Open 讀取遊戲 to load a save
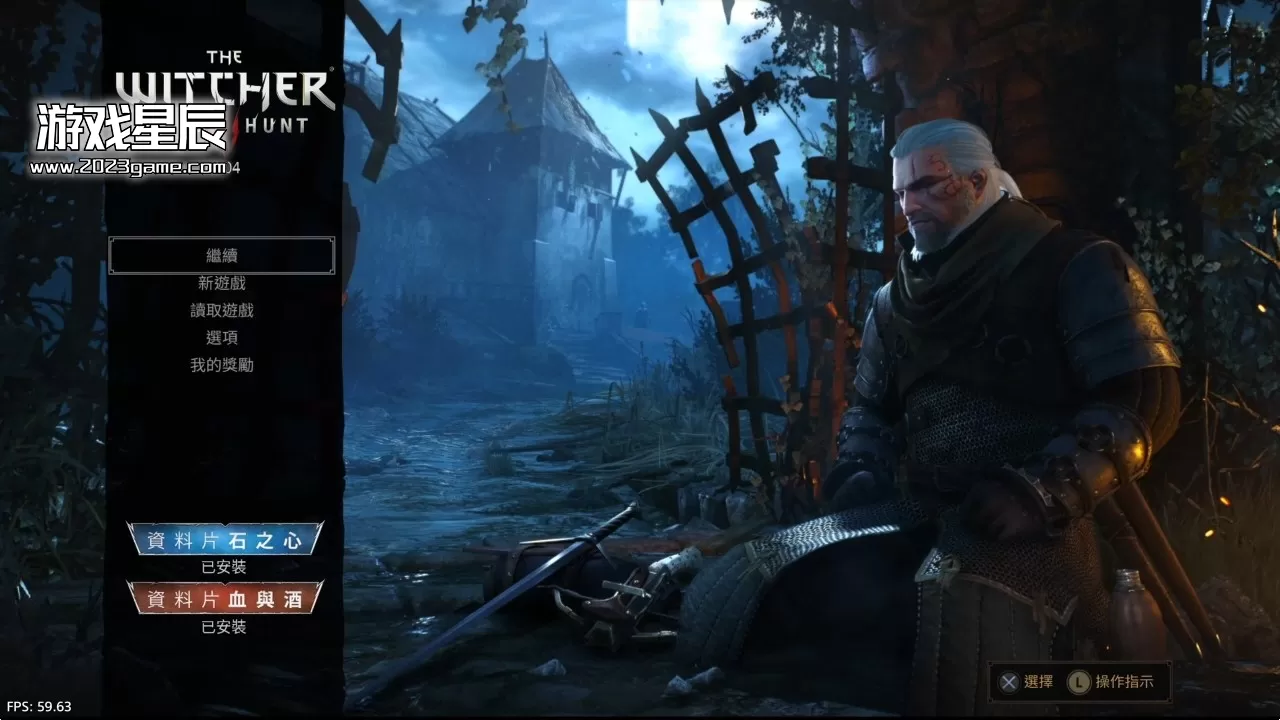The width and height of the screenshot is (1280, 720). pyautogui.click(x=222, y=310)
